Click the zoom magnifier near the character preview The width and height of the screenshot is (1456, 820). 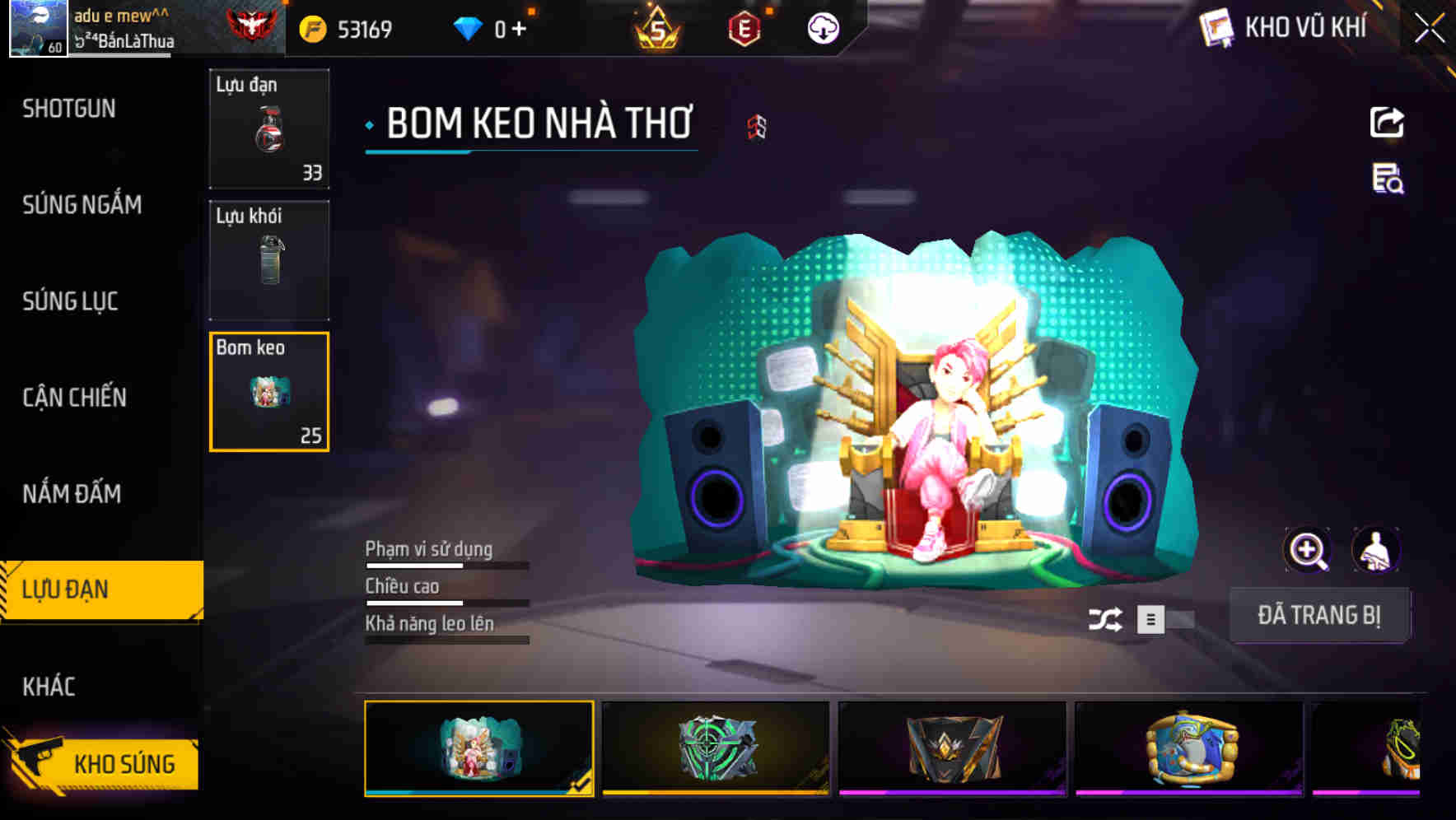(1308, 549)
